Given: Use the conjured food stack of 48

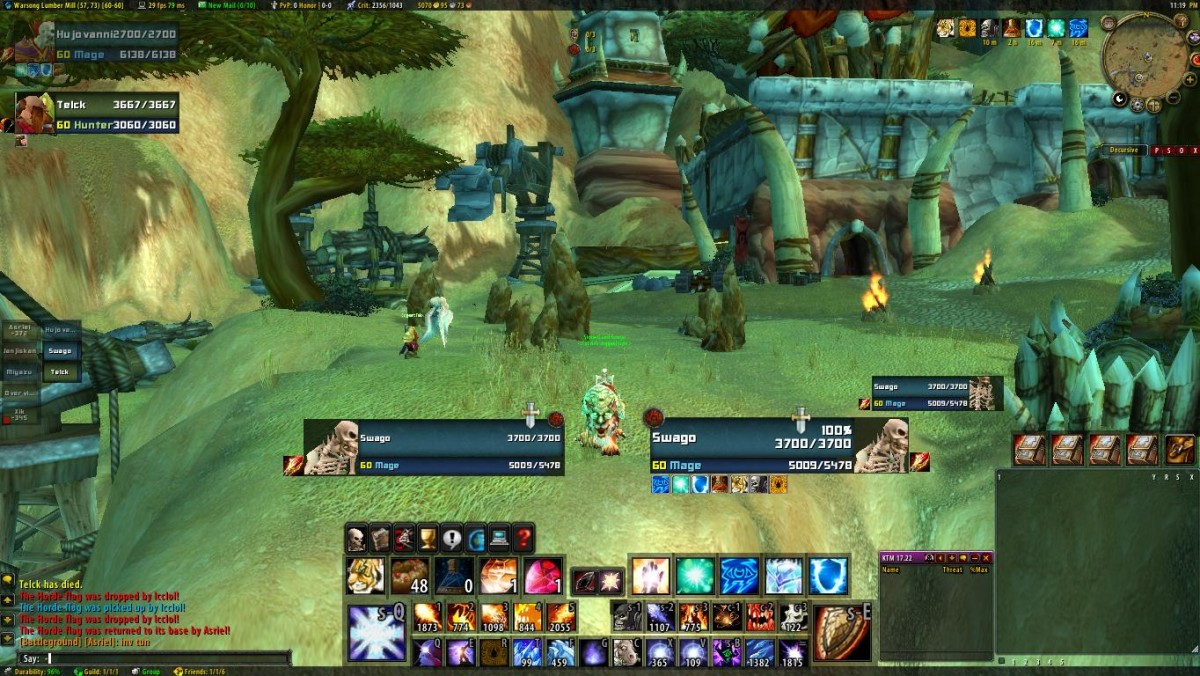Looking at the screenshot, I should [409, 577].
